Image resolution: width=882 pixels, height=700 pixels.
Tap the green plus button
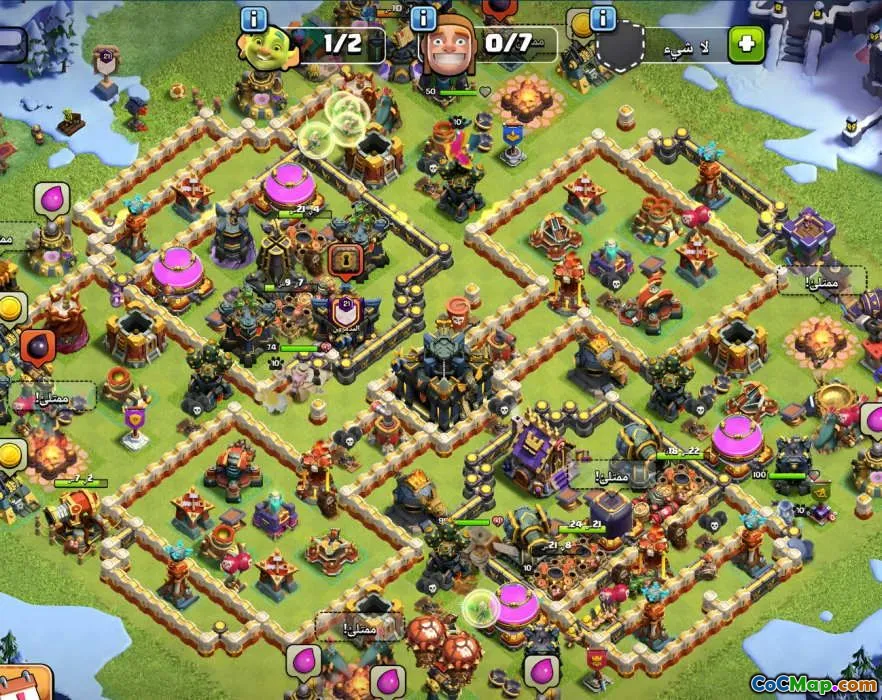pyautogui.click(x=746, y=44)
